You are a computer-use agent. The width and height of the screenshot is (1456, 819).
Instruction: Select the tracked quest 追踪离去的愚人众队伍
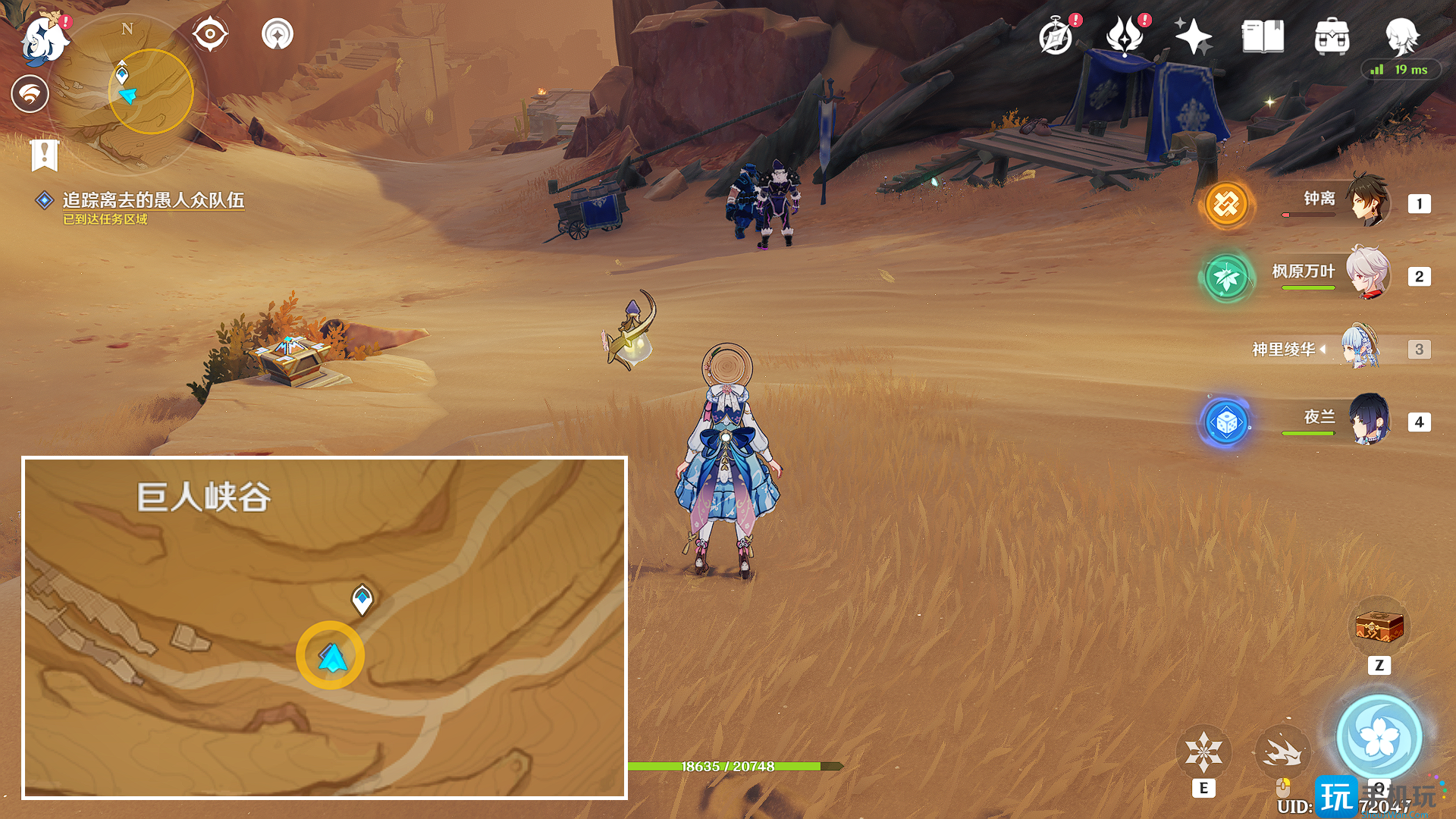point(153,200)
